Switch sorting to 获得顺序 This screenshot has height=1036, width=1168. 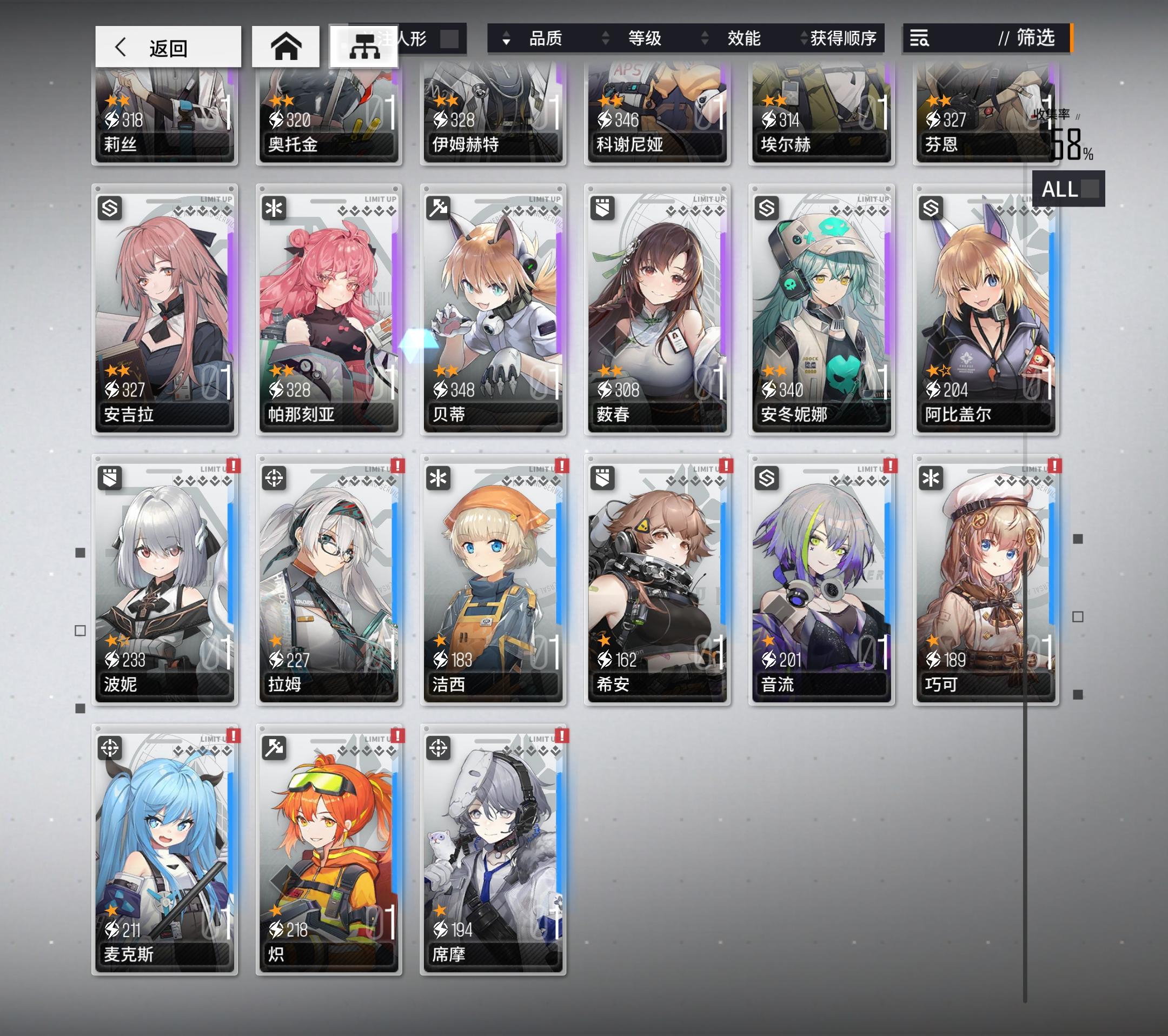click(842, 39)
